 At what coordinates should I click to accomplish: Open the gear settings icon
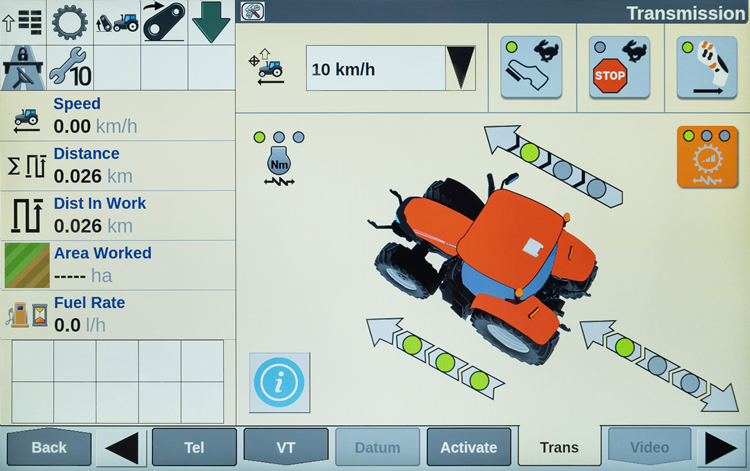tap(70, 21)
